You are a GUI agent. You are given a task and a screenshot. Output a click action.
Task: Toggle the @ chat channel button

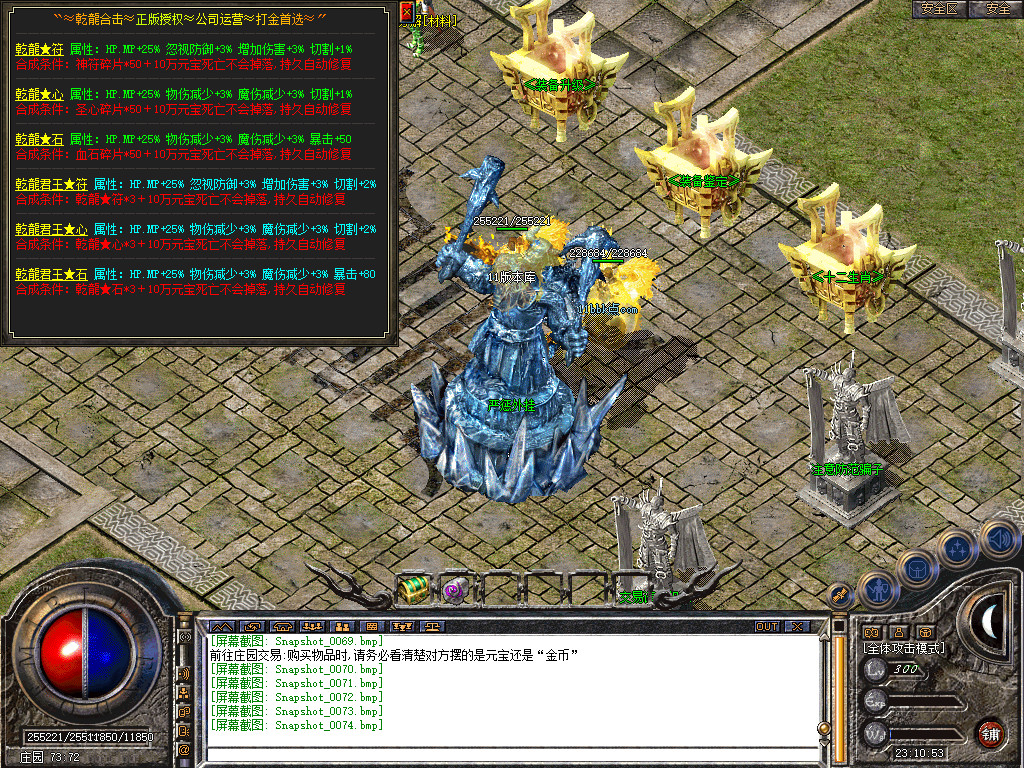pos(185,748)
